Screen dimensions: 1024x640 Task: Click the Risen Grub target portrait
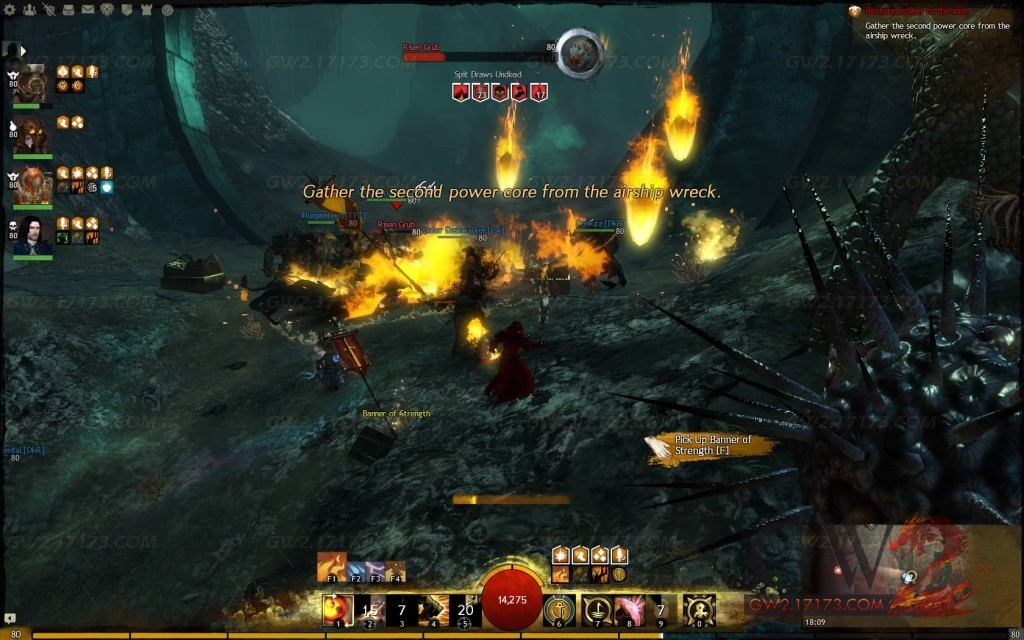pyautogui.click(x=578, y=50)
